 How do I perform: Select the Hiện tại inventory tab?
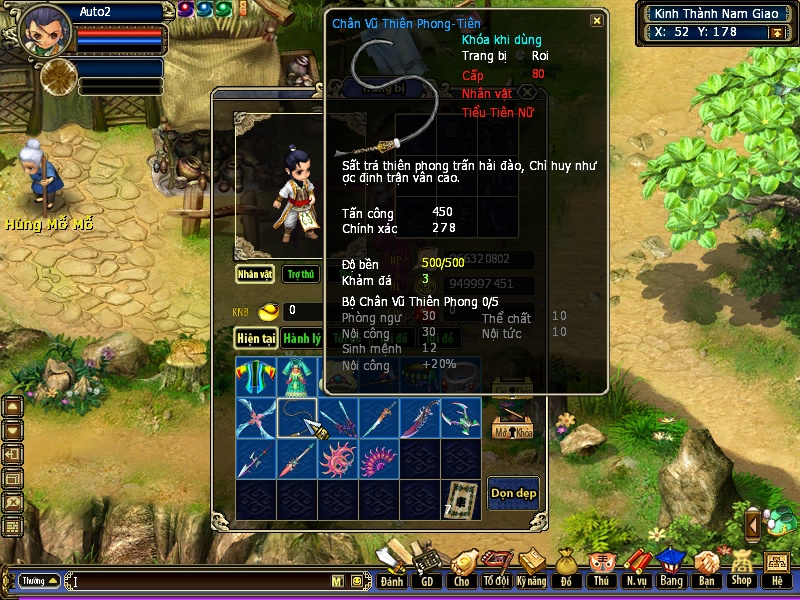point(255,338)
